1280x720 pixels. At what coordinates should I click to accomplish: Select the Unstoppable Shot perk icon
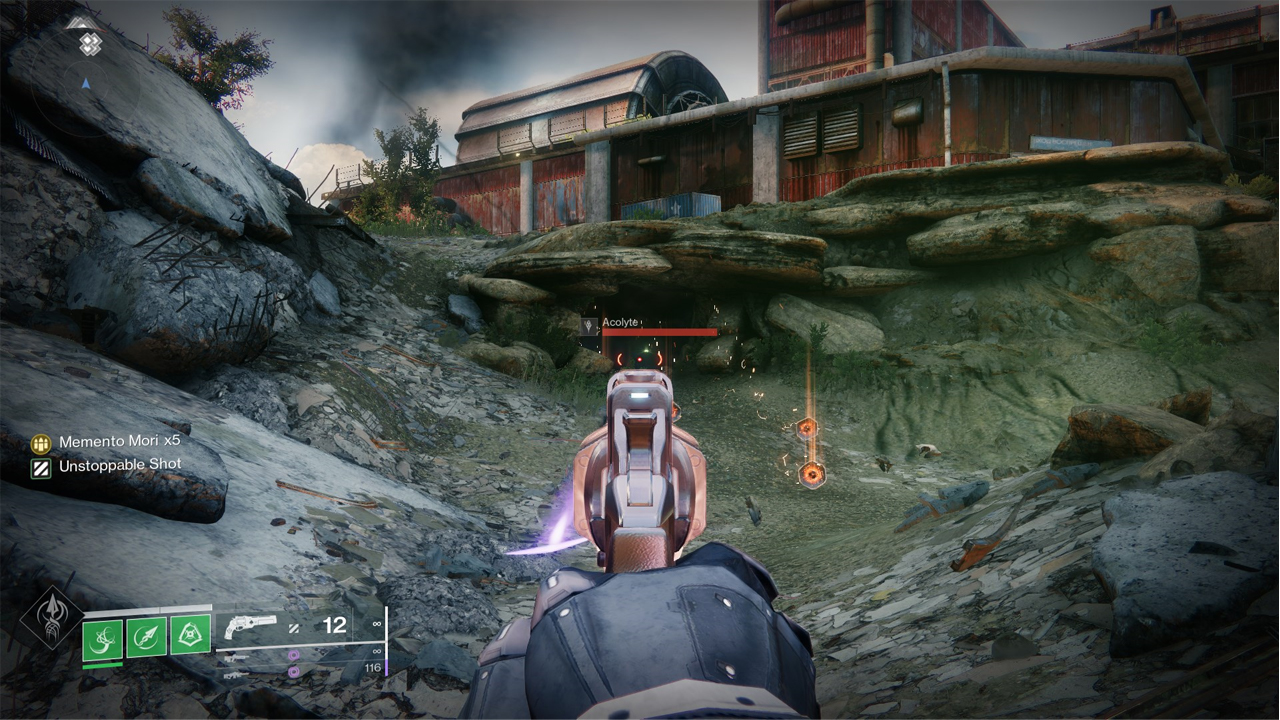40,466
